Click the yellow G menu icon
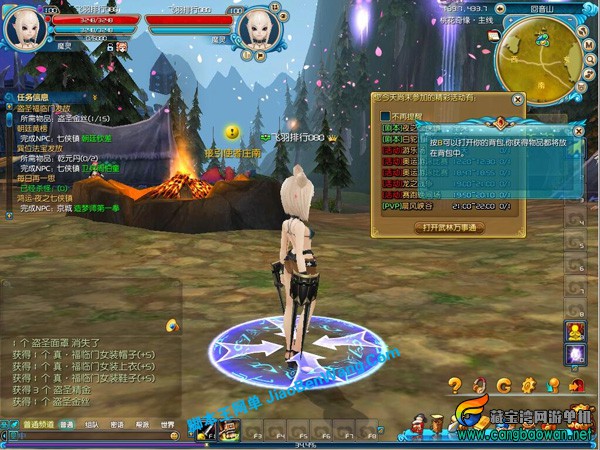 click(x=503, y=385)
